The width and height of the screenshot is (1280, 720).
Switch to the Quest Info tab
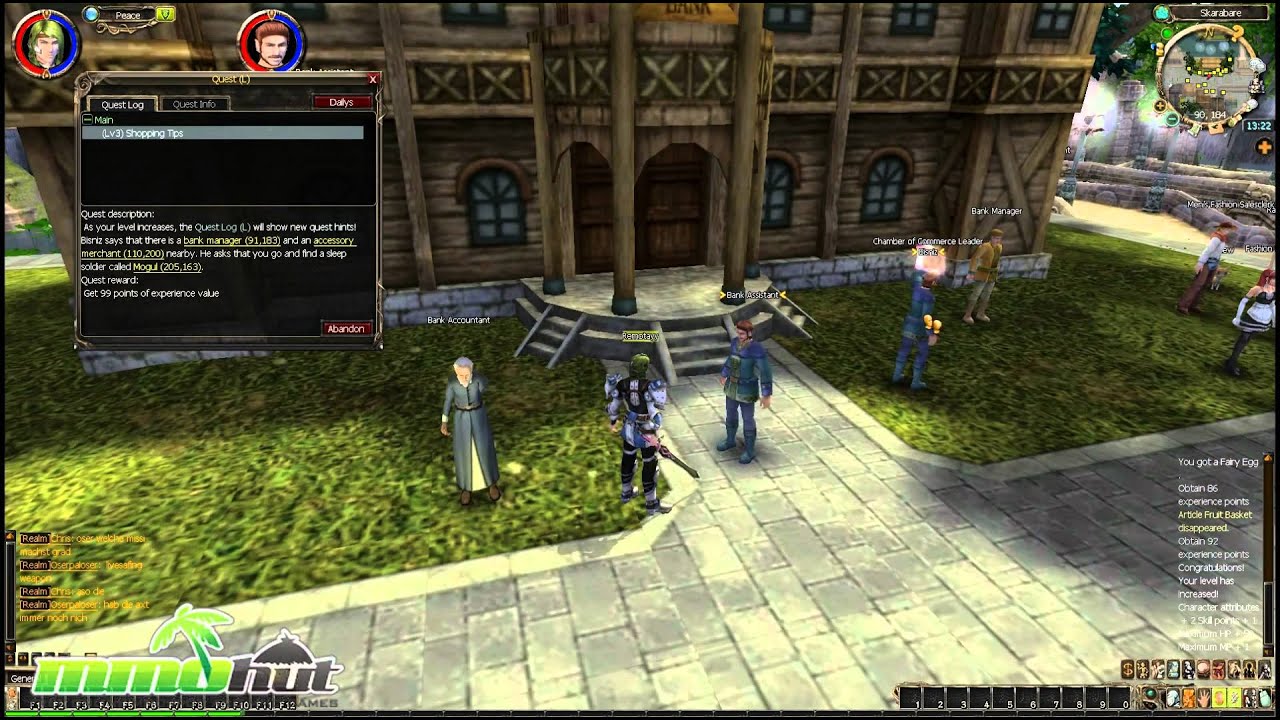point(194,104)
